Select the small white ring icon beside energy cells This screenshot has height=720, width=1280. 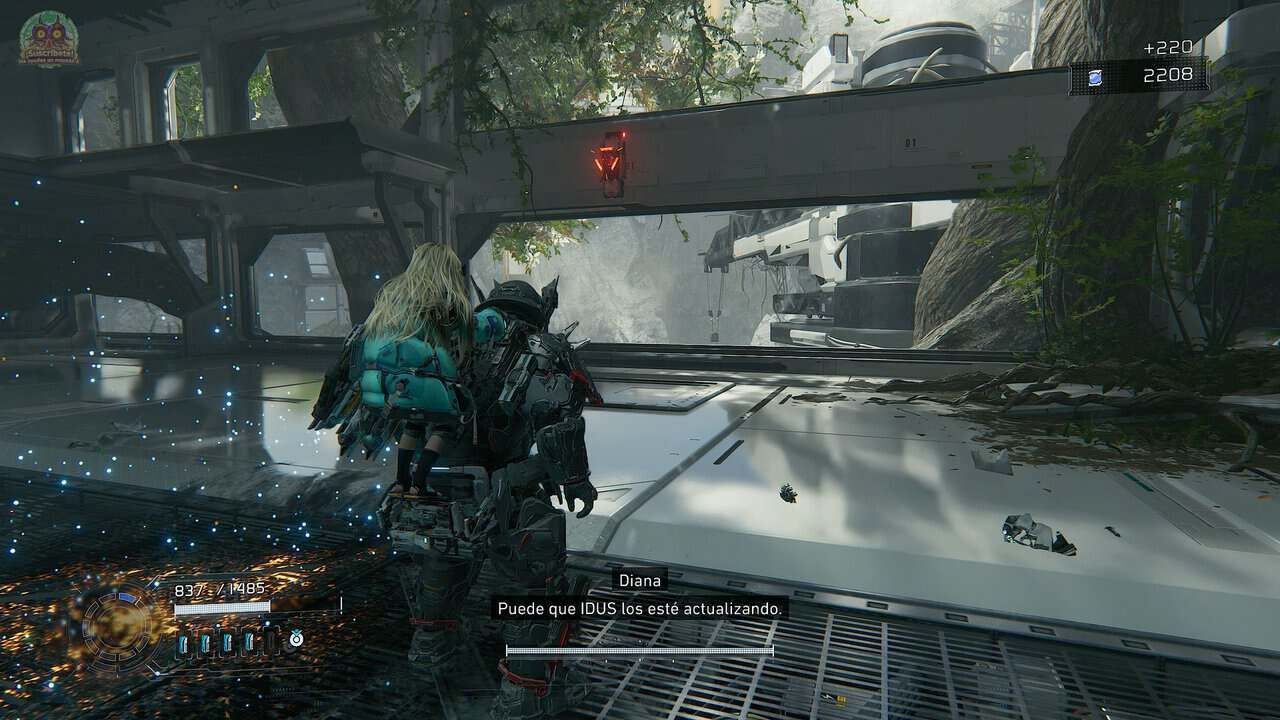(296, 637)
